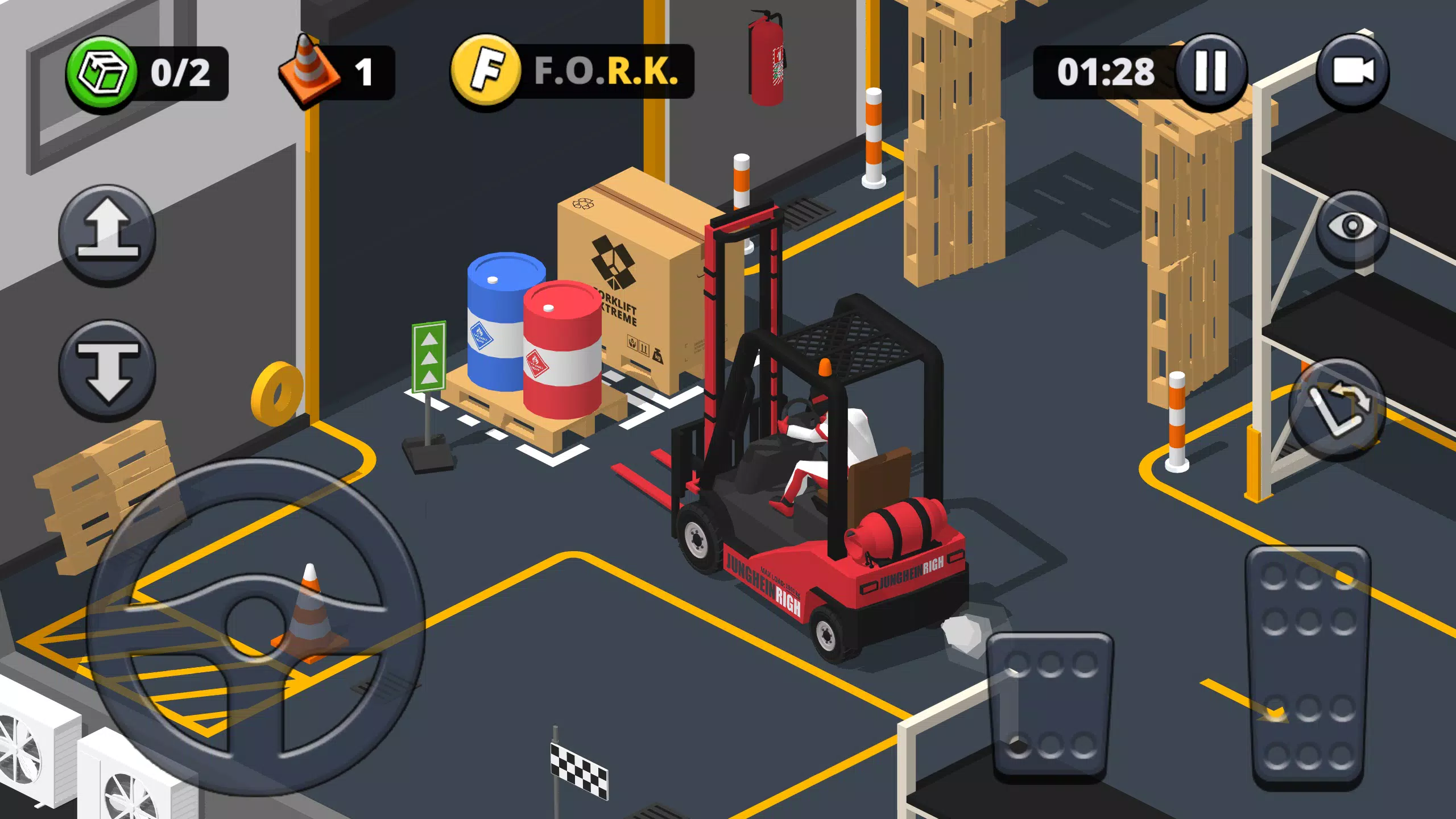Tap the video camera view button
The height and width of the screenshot is (819, 1456).
(x=1355, y=72)
